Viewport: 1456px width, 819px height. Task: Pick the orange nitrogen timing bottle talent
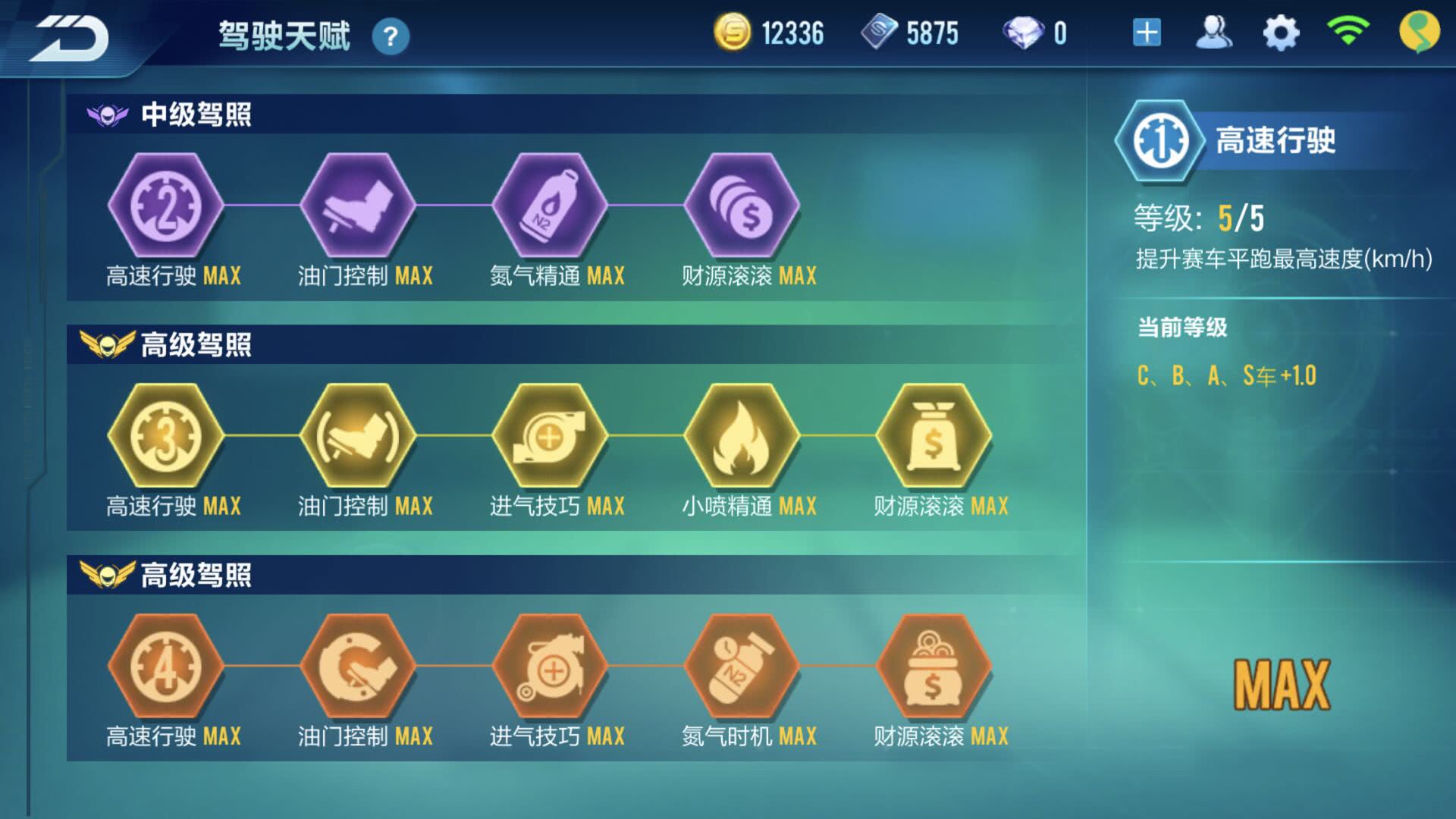741,667
